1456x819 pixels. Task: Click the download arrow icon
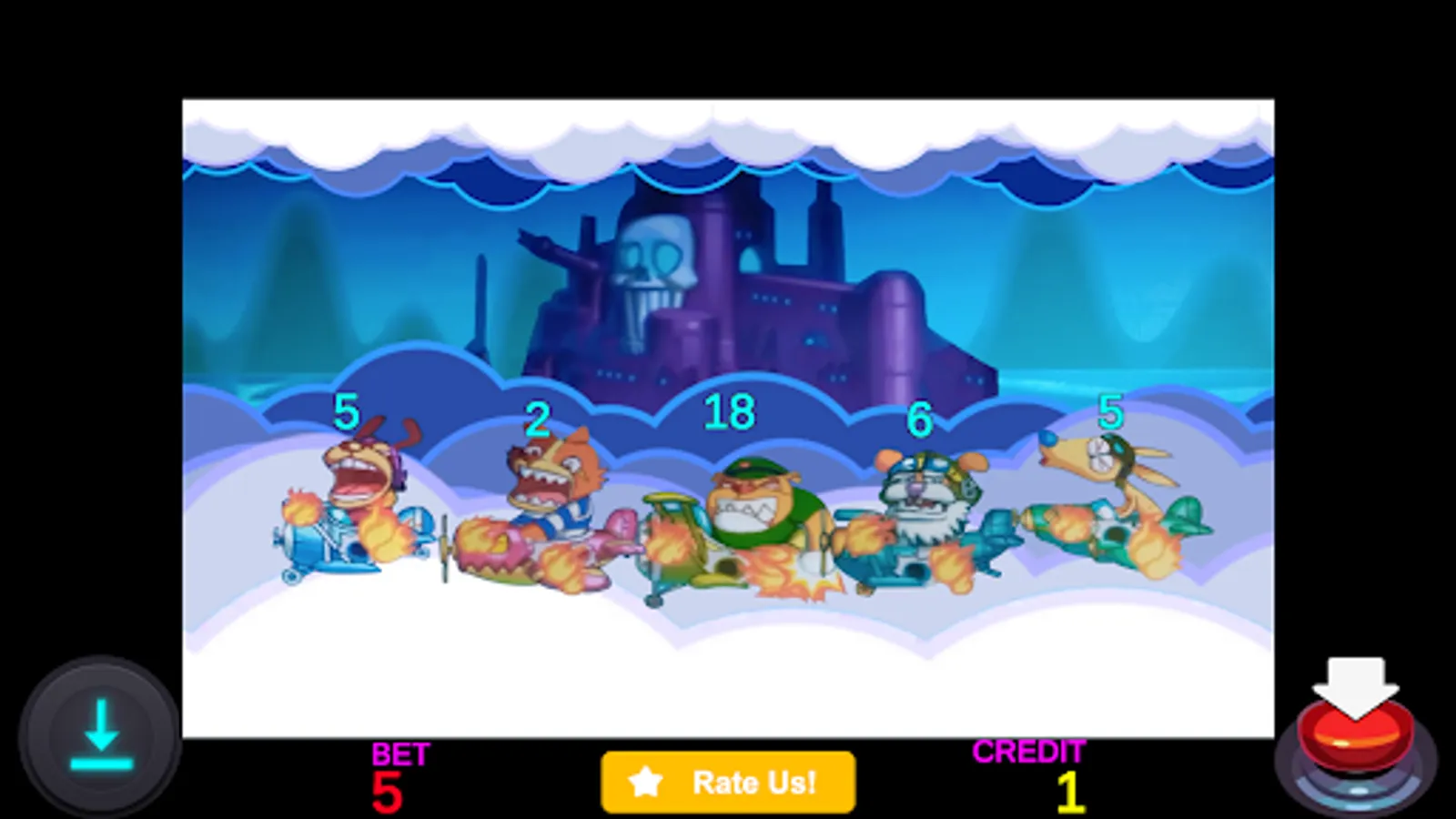click(103, 733)
